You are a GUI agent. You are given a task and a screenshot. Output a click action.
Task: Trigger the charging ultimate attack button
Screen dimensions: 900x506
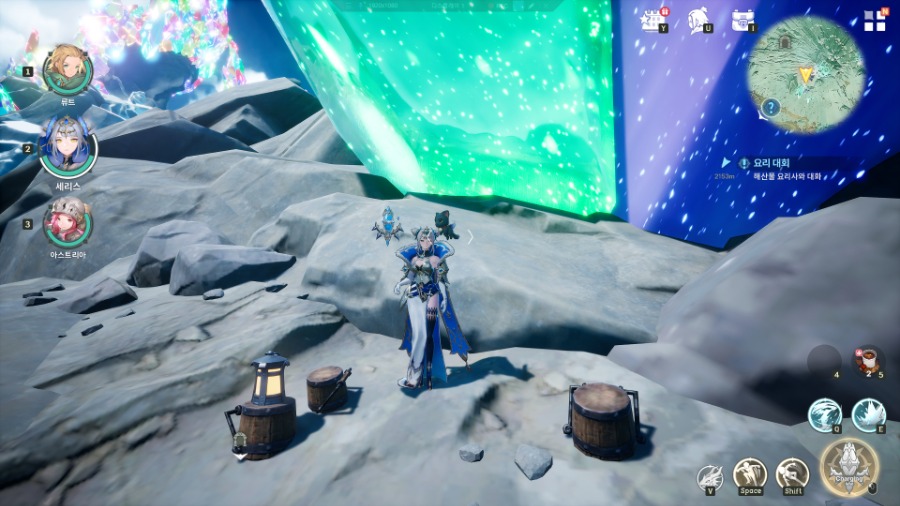point(849,467)
